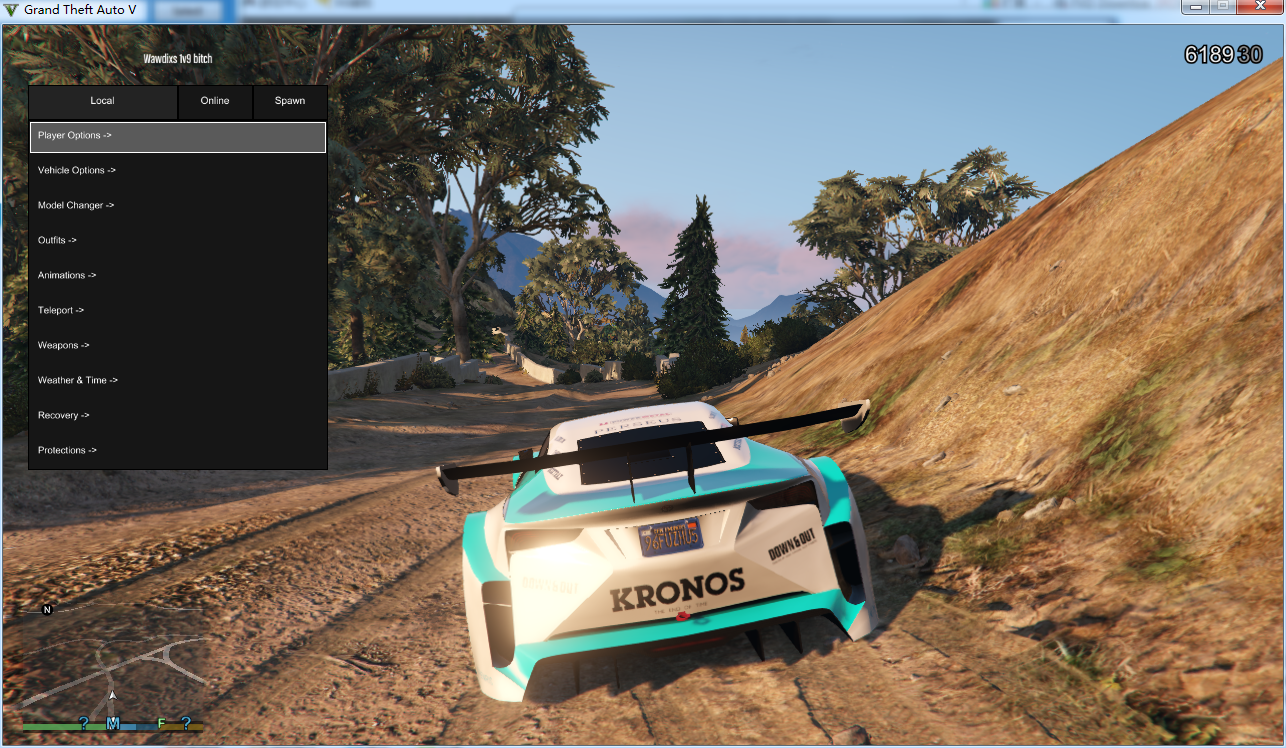Viewport: 1286px width, 748px height.
Task: Open Player Options submenu
Action: (x=177, y=136)
